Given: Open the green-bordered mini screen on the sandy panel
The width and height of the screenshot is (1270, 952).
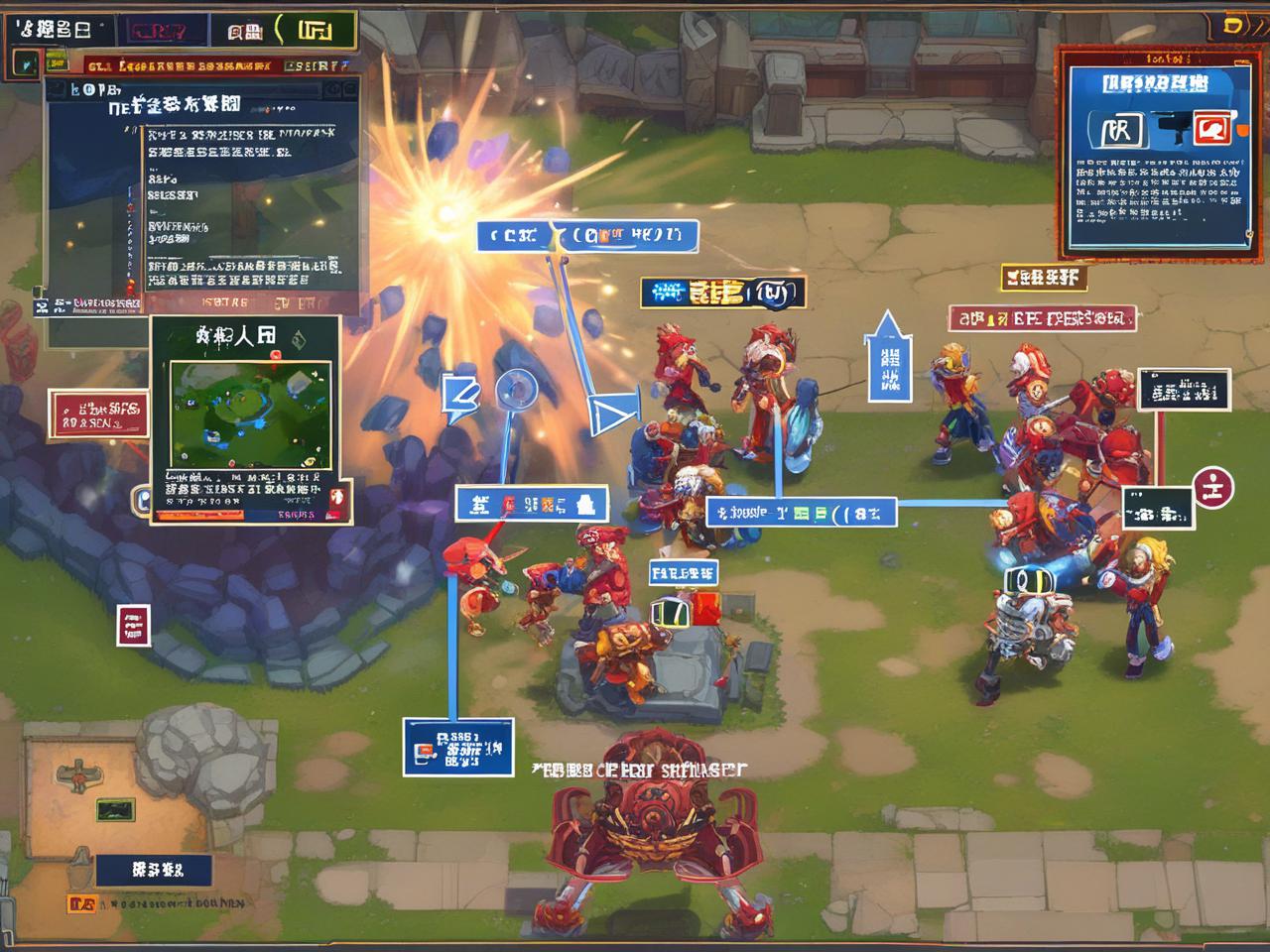Looking at the screenshot, I should pyautogui.click(x=115, y=809).
